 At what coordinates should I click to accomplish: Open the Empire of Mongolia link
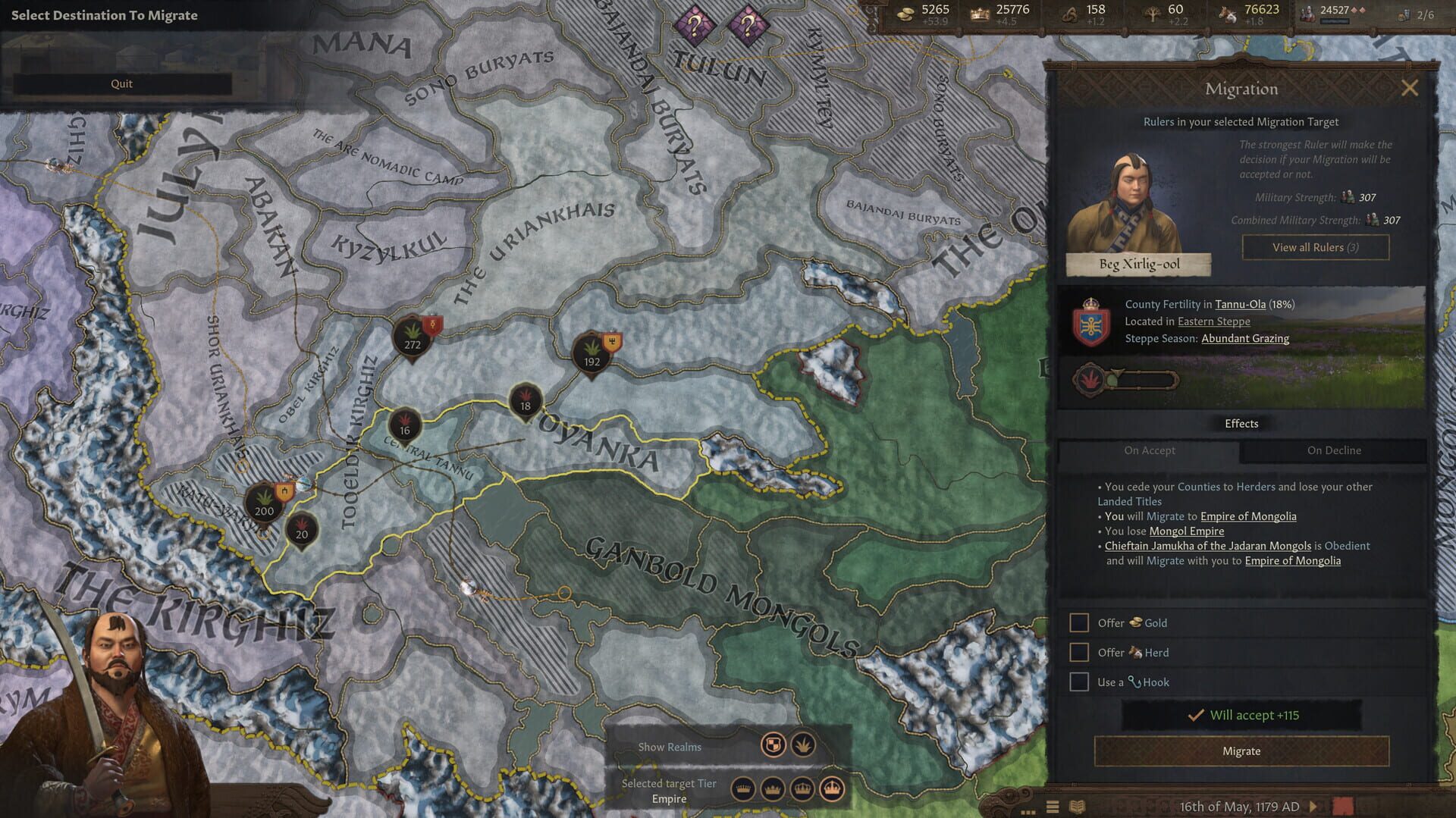(1248, 516)
